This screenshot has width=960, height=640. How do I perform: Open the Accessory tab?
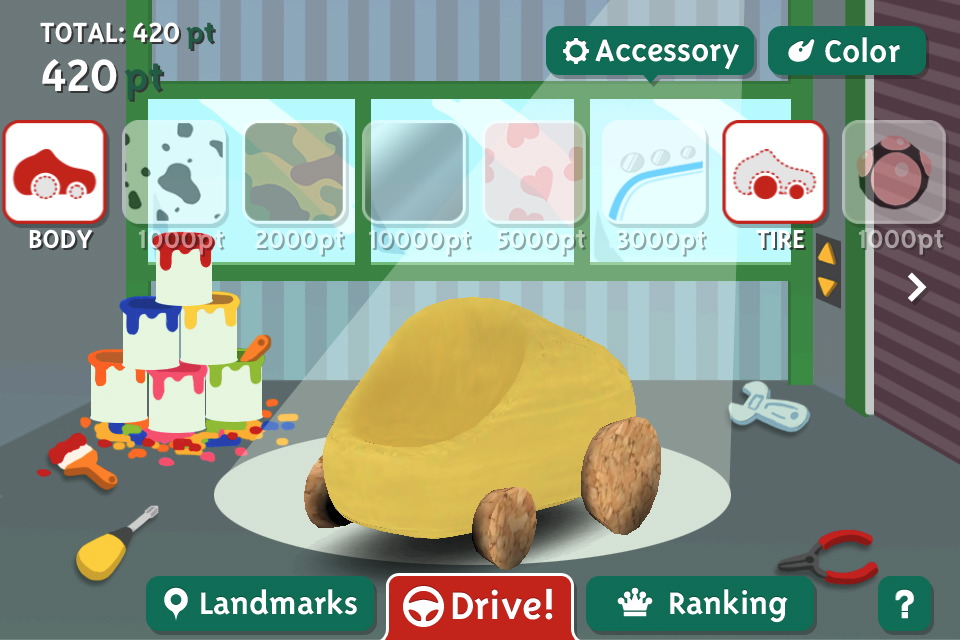click(650, 51)
